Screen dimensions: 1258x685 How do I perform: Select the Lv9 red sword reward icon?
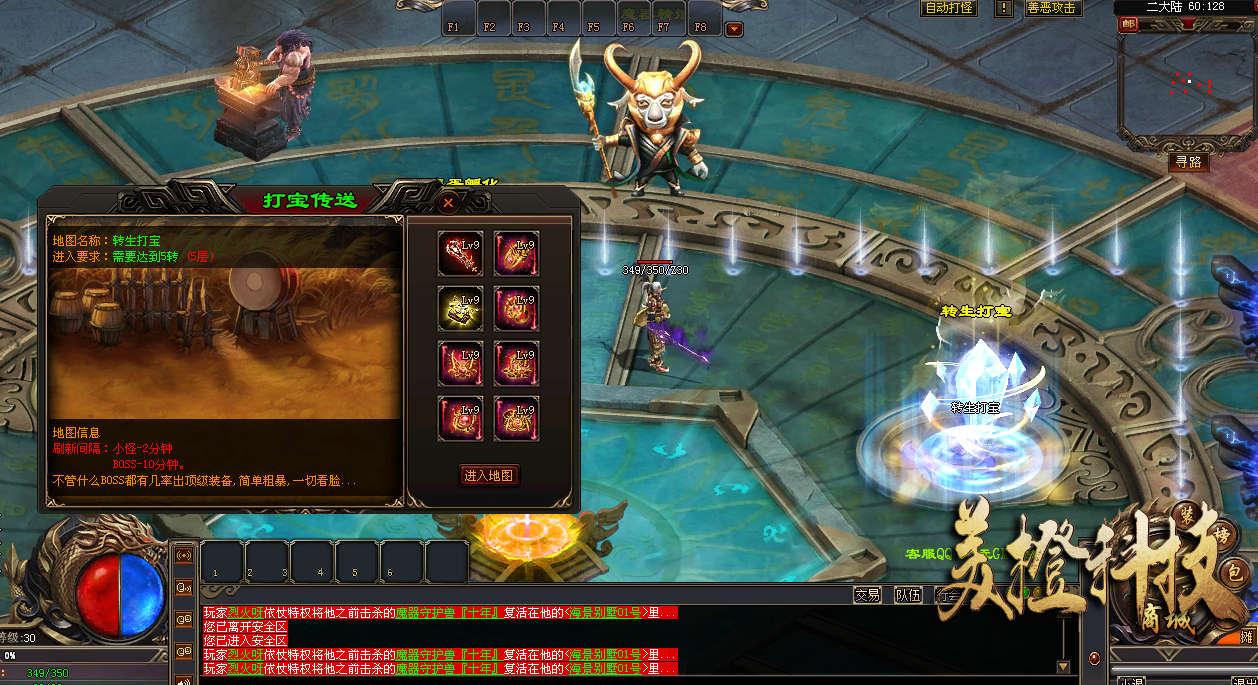coord(460,253)
